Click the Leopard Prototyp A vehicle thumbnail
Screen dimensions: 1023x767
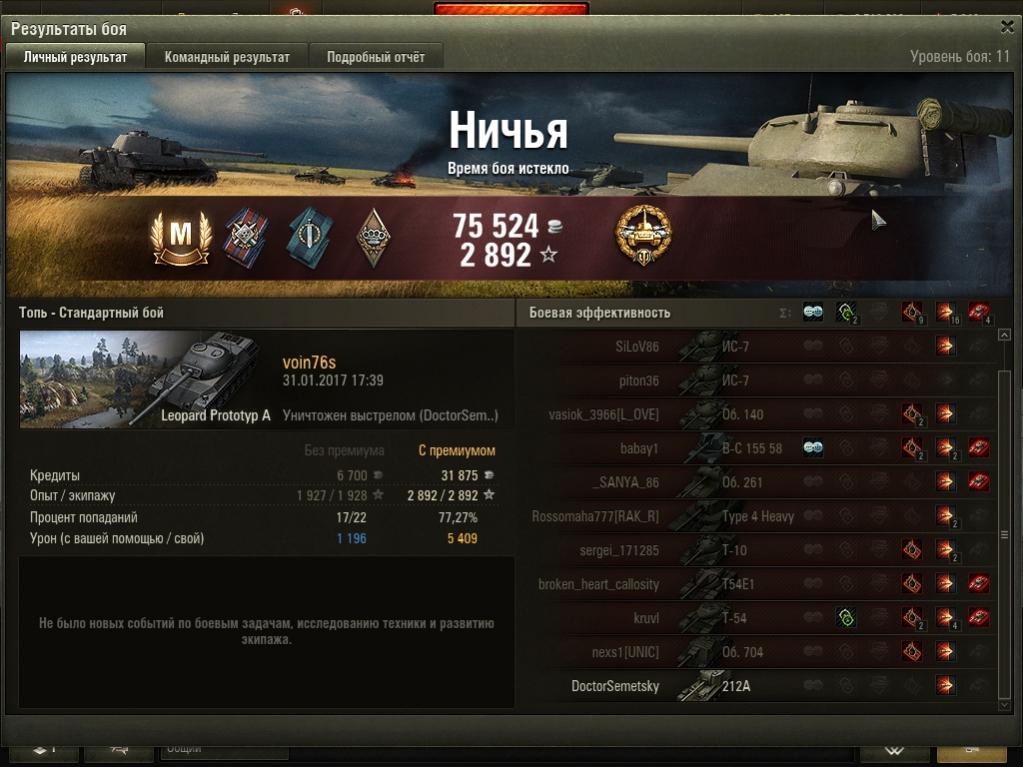(x=147, y=380)
